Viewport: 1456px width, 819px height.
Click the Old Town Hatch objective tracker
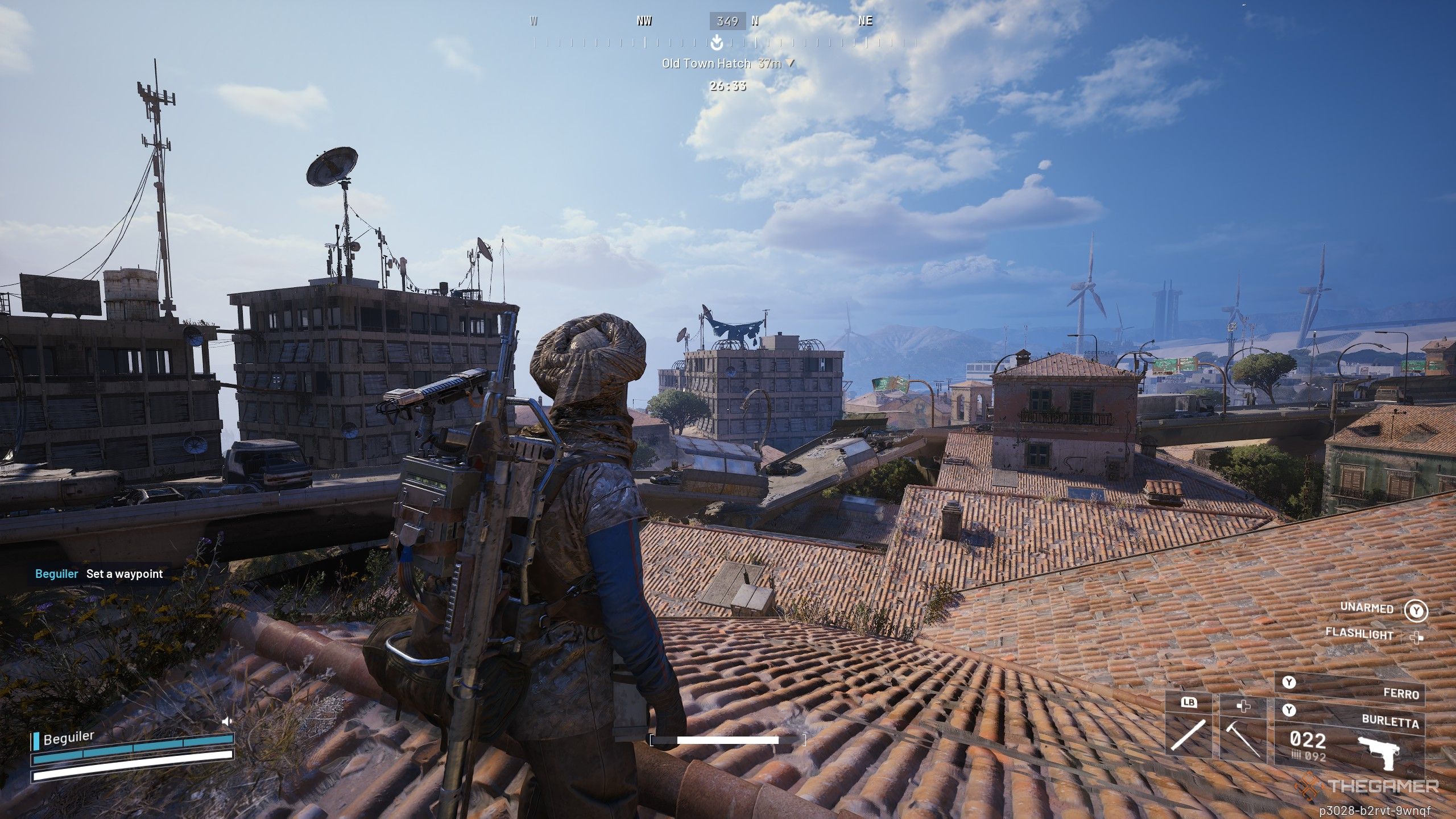(727, 64)
